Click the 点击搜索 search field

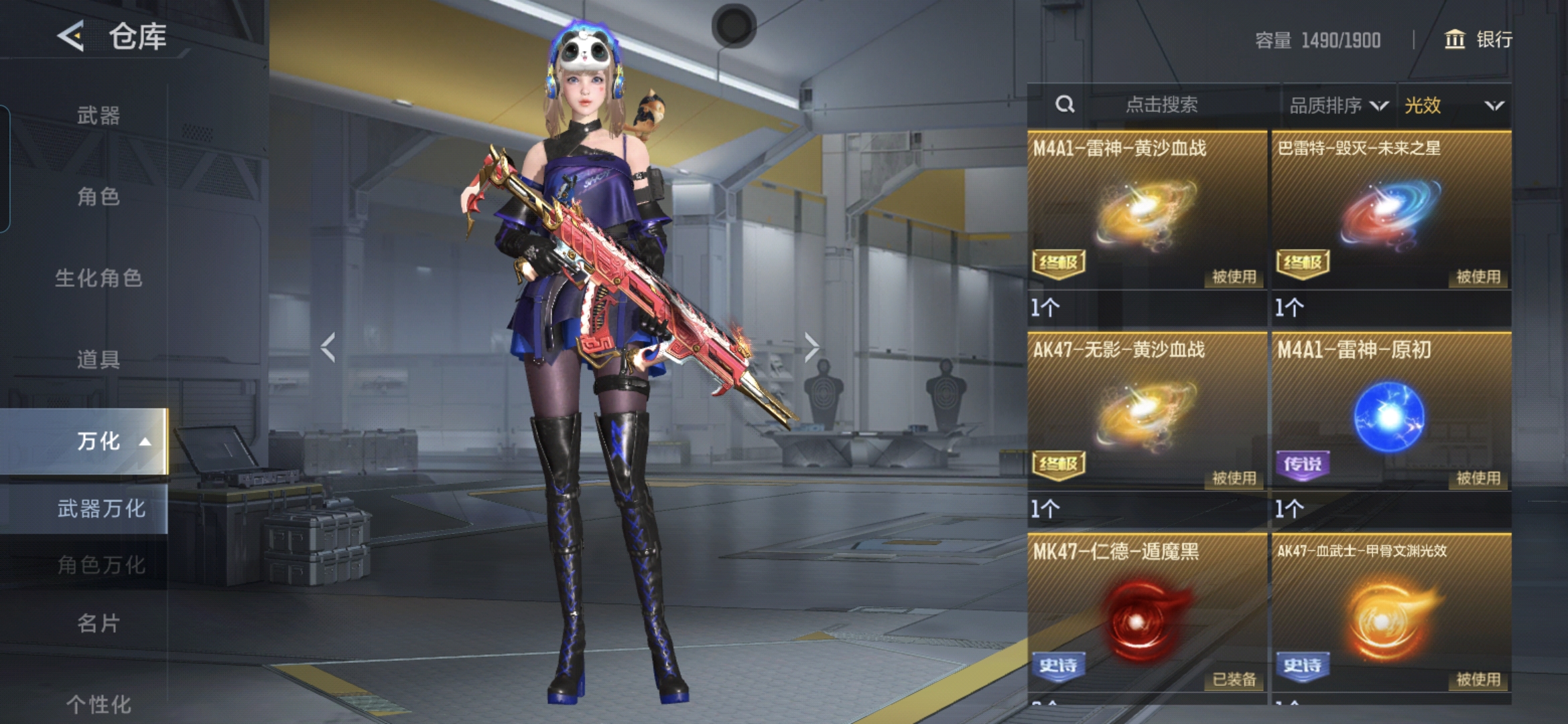point(1161,105)
